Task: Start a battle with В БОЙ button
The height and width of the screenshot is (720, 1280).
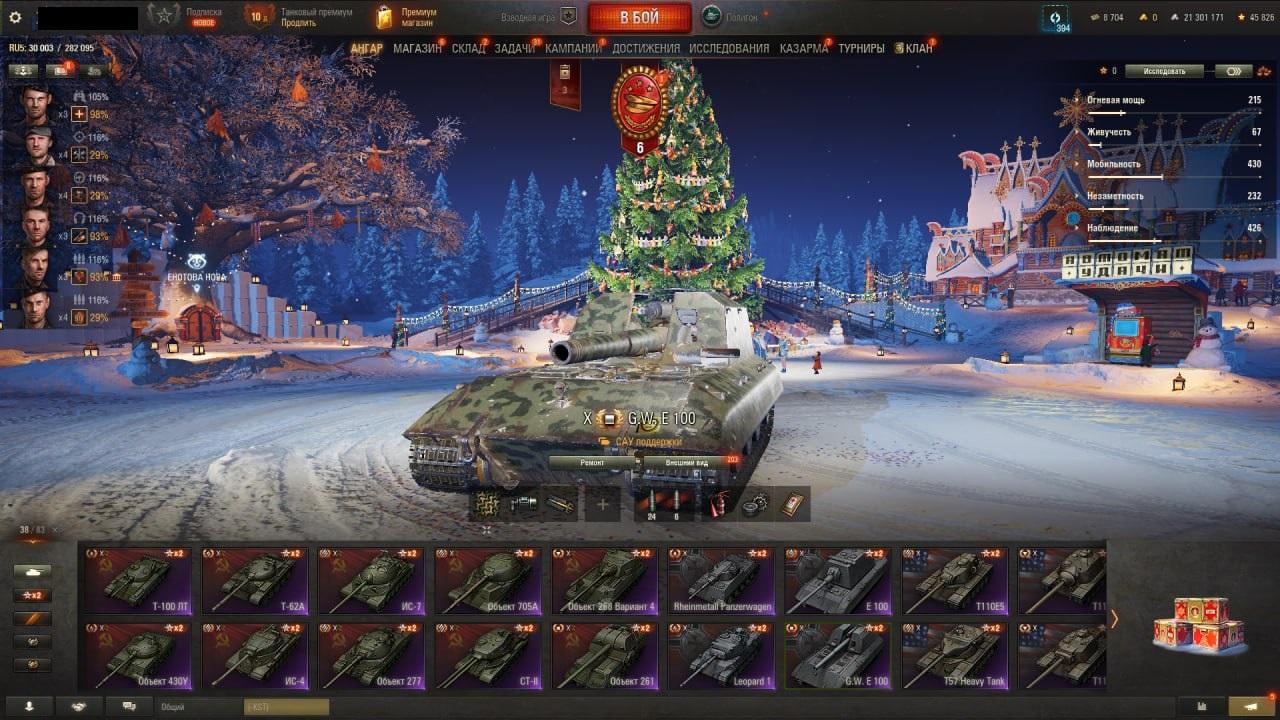Action: tap(639, 17)
